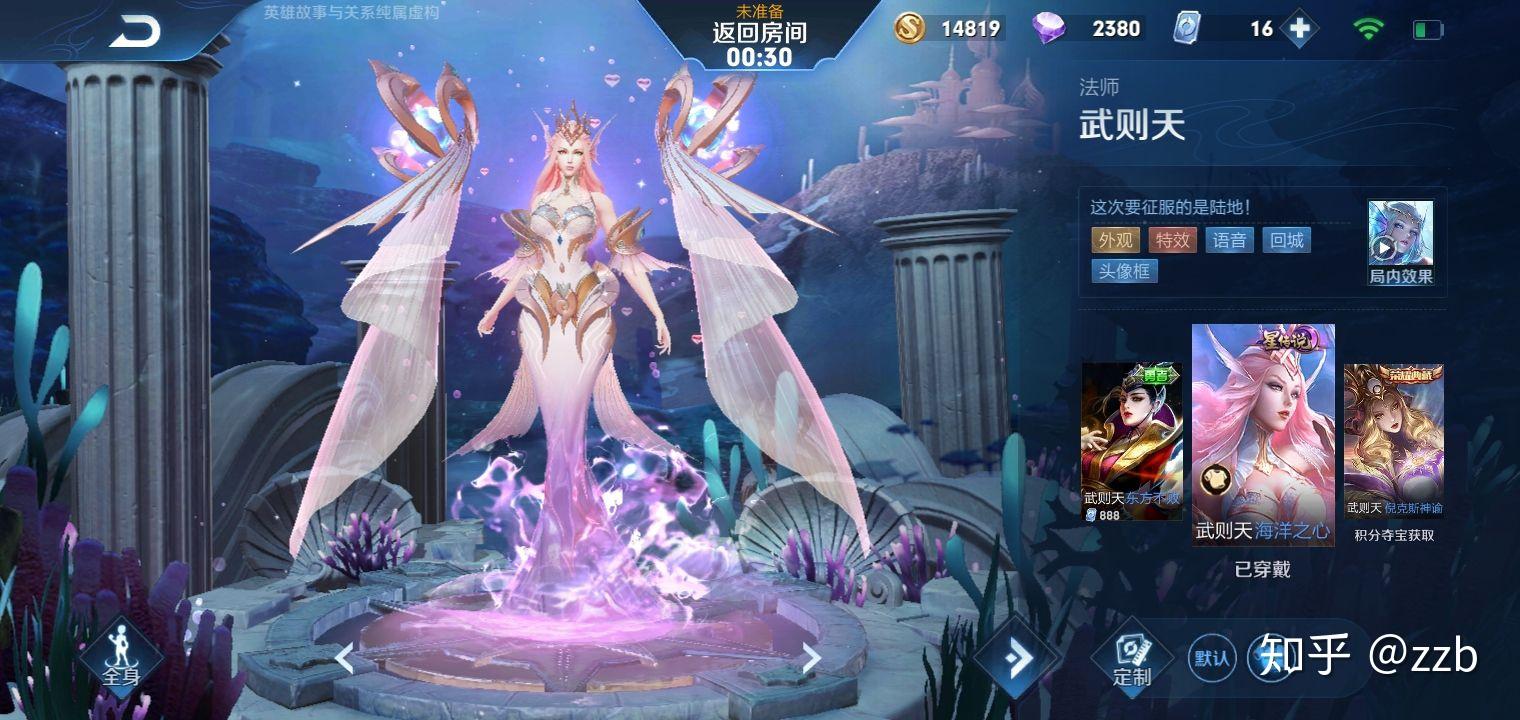The width and height of the screenshot is (1520, 720).
Task: Select the 东方不败 skin card
Action: coord(1131,441)
